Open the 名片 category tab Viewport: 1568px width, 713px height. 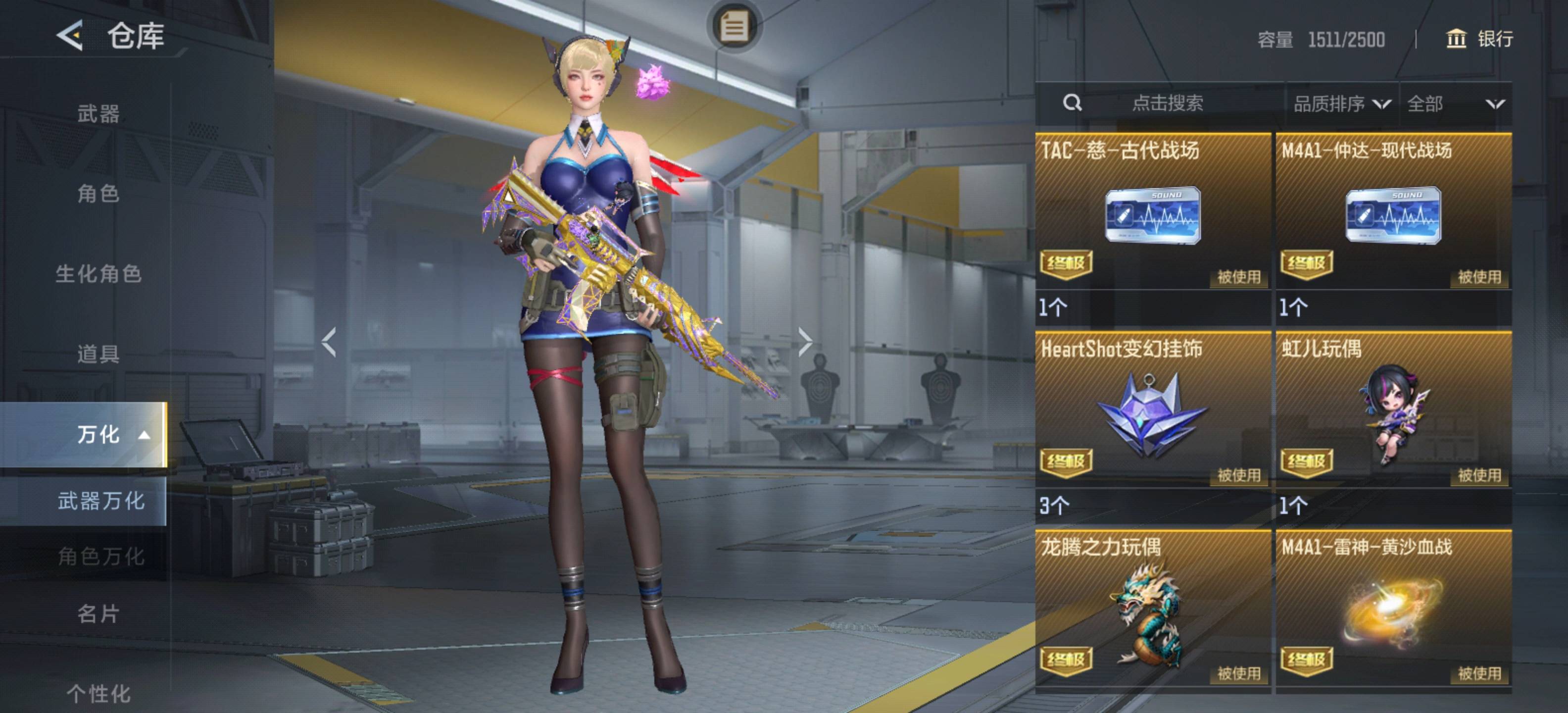[98, 614]
